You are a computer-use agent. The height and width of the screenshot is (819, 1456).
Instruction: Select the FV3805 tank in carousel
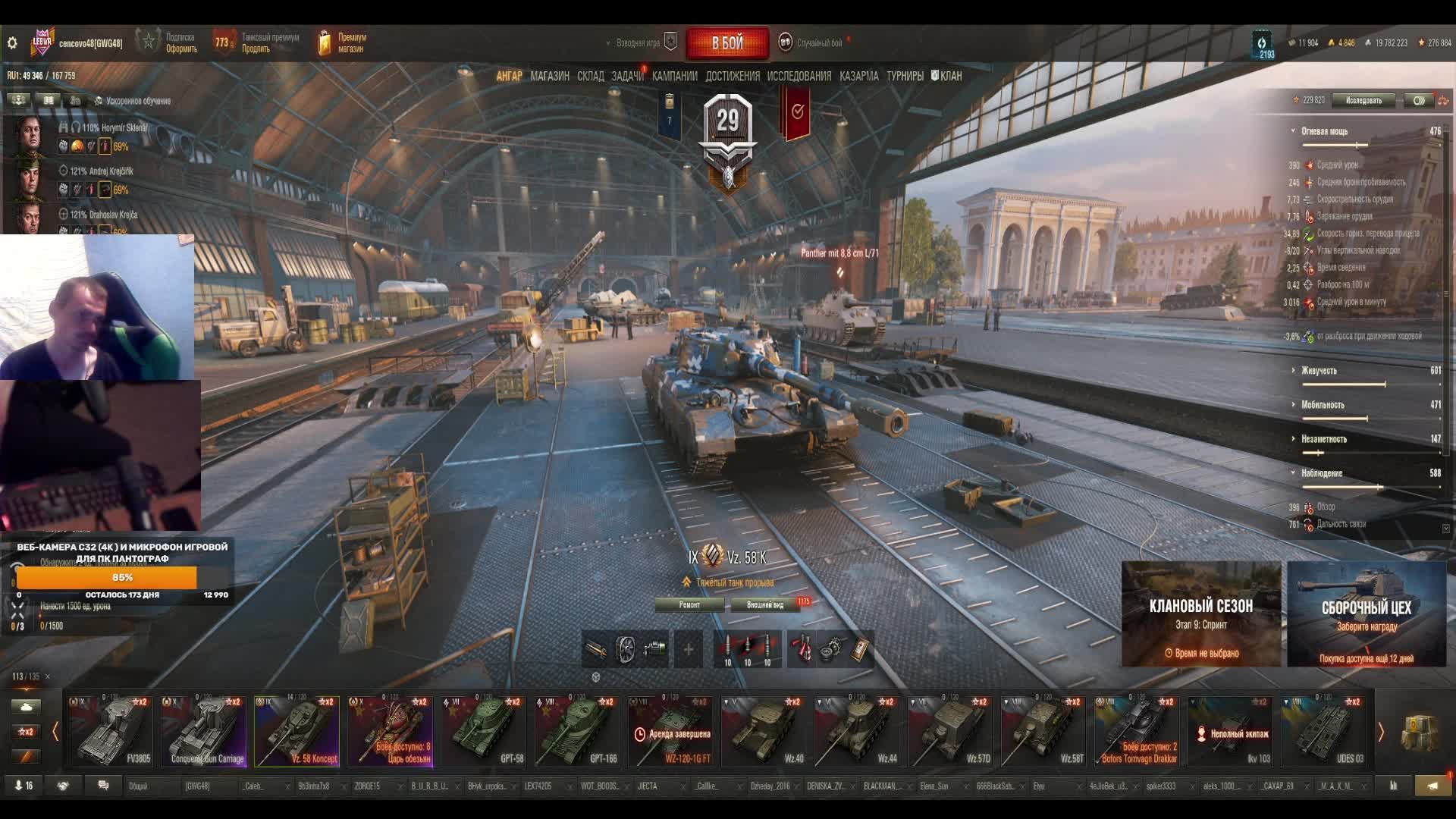[111, 731]
